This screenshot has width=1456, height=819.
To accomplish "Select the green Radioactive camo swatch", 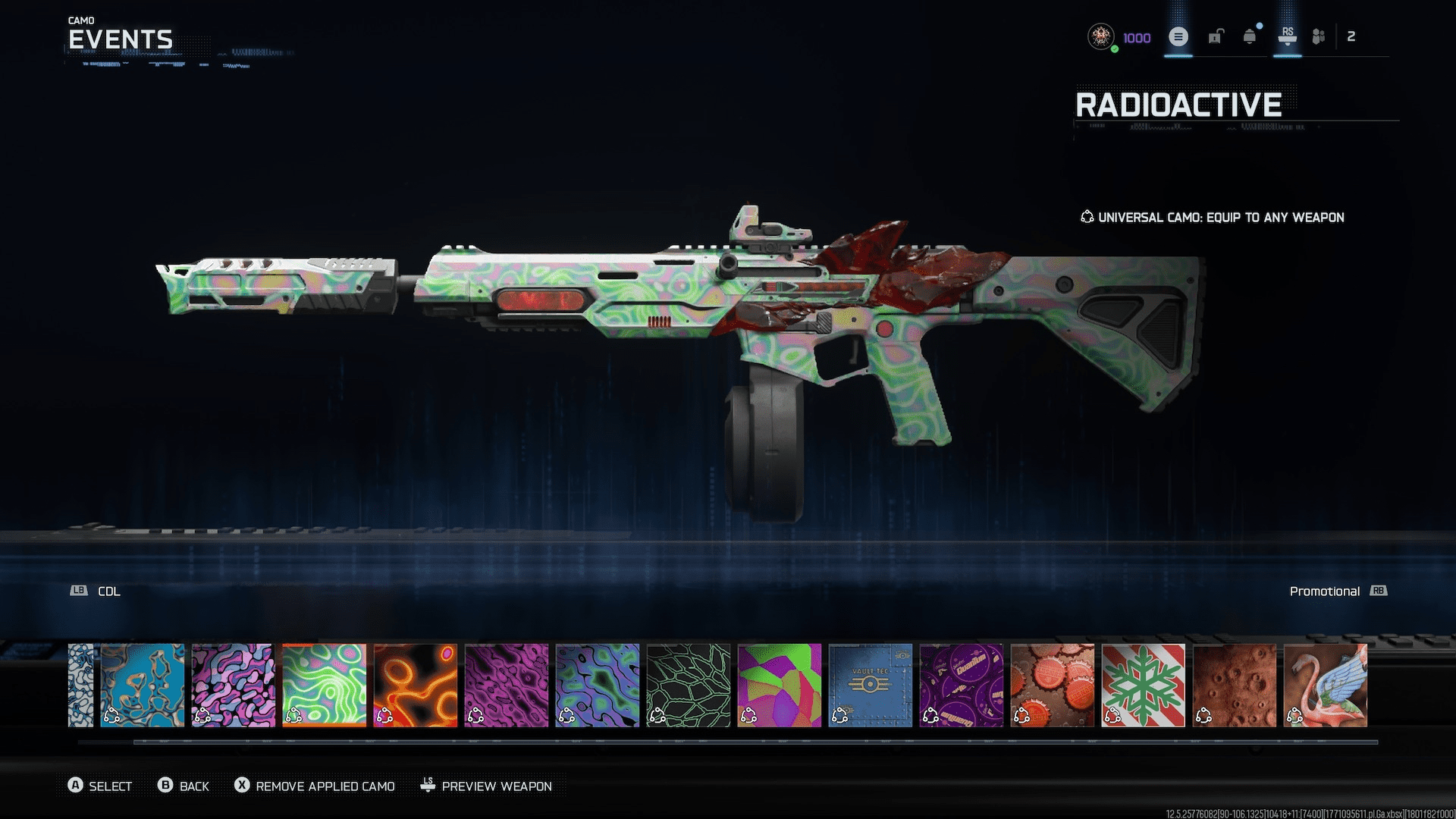I will [324, 685].
